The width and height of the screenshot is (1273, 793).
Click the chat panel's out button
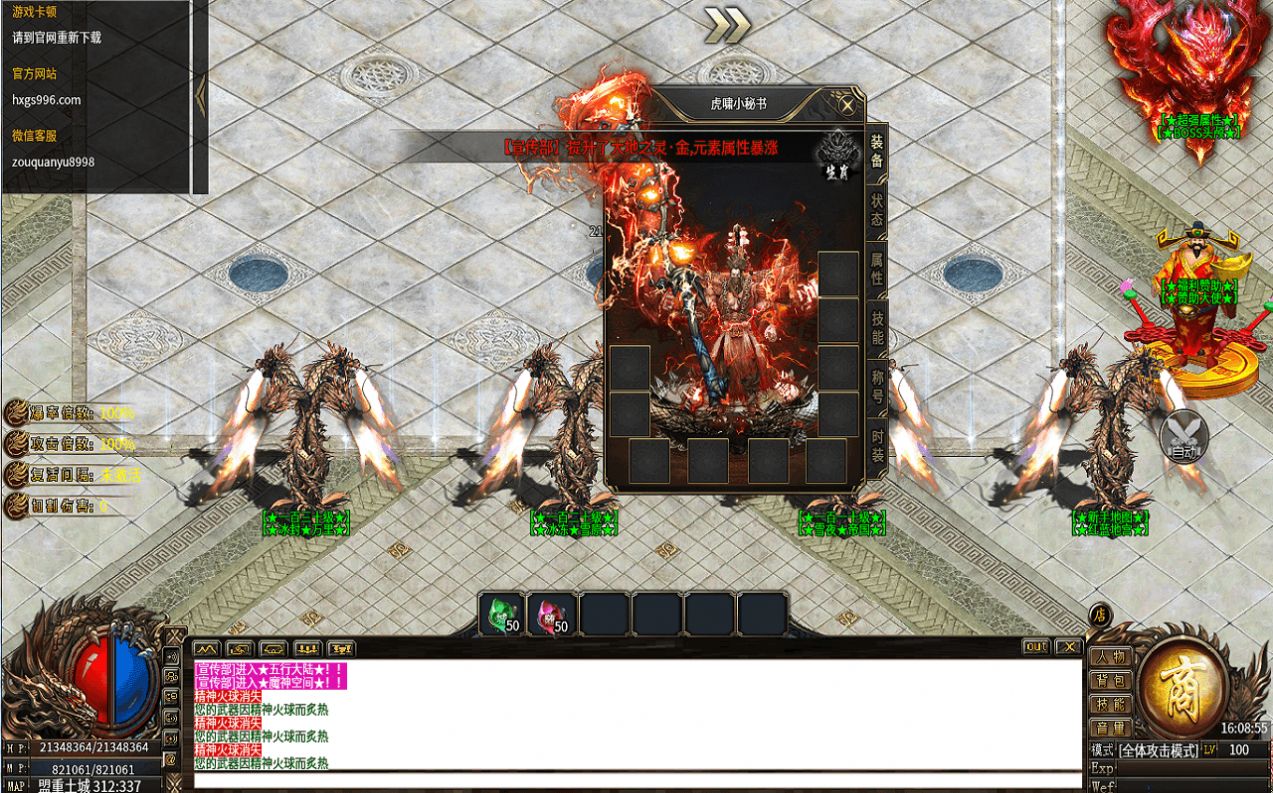click(x=1036, y=647)
